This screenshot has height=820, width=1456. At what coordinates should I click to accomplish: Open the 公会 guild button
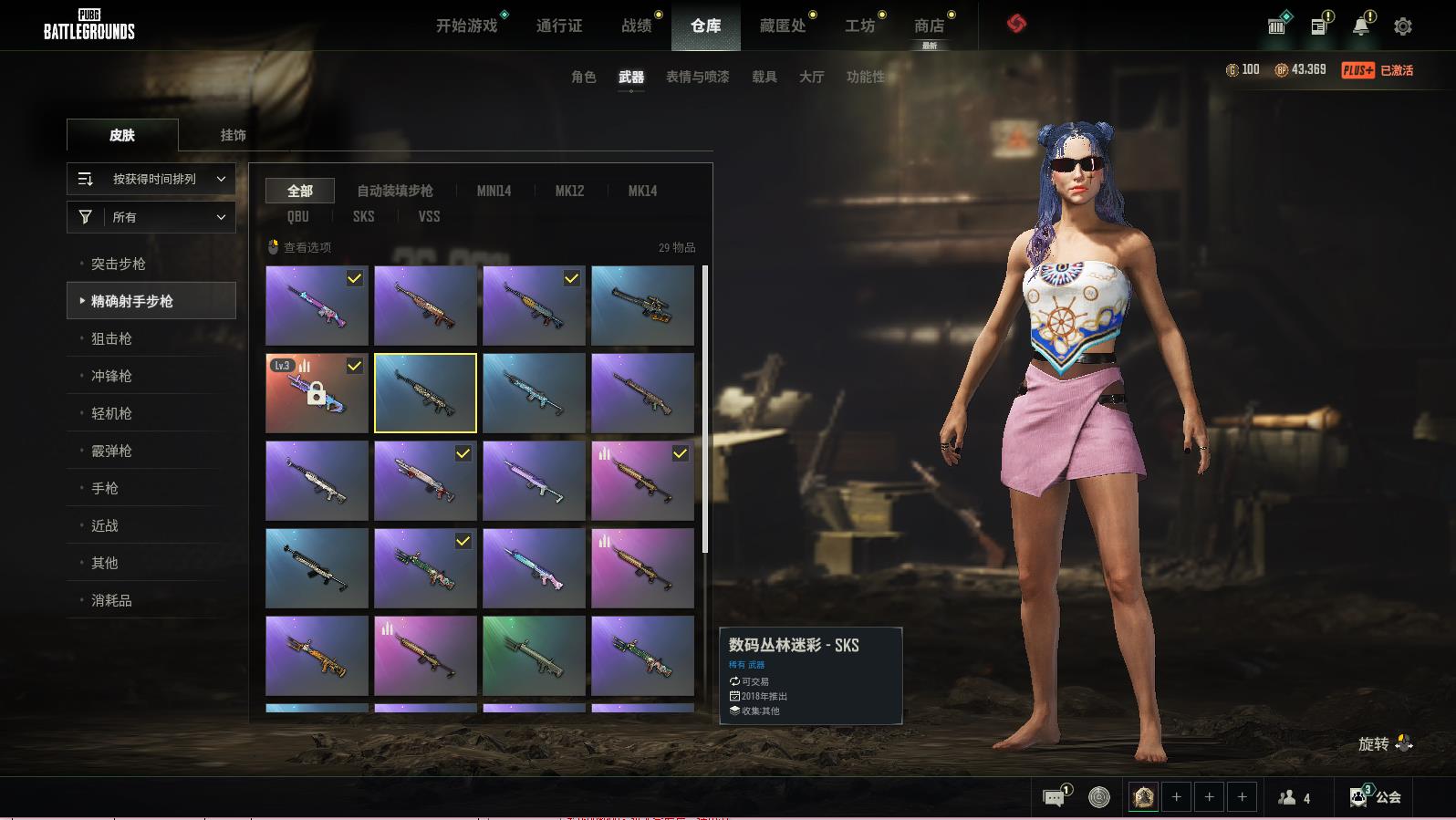[x=1376, y=797]
